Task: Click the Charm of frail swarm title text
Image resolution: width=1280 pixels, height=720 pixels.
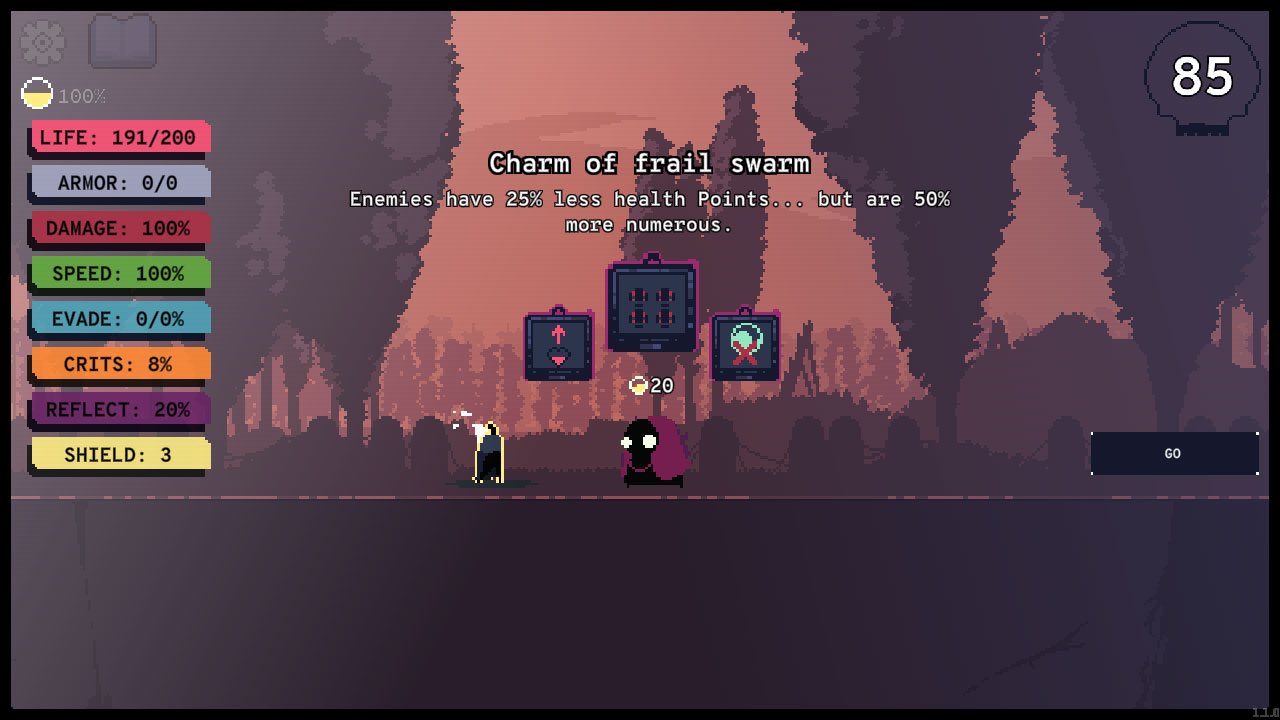Action: [648, 163]
